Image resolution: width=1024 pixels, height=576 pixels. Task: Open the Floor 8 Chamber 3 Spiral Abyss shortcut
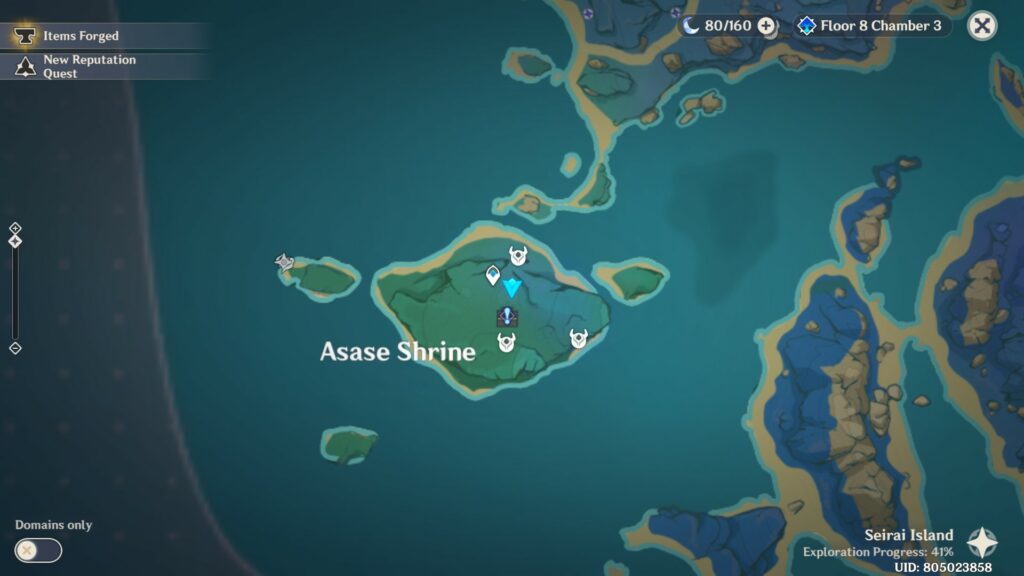click(869, 26)
